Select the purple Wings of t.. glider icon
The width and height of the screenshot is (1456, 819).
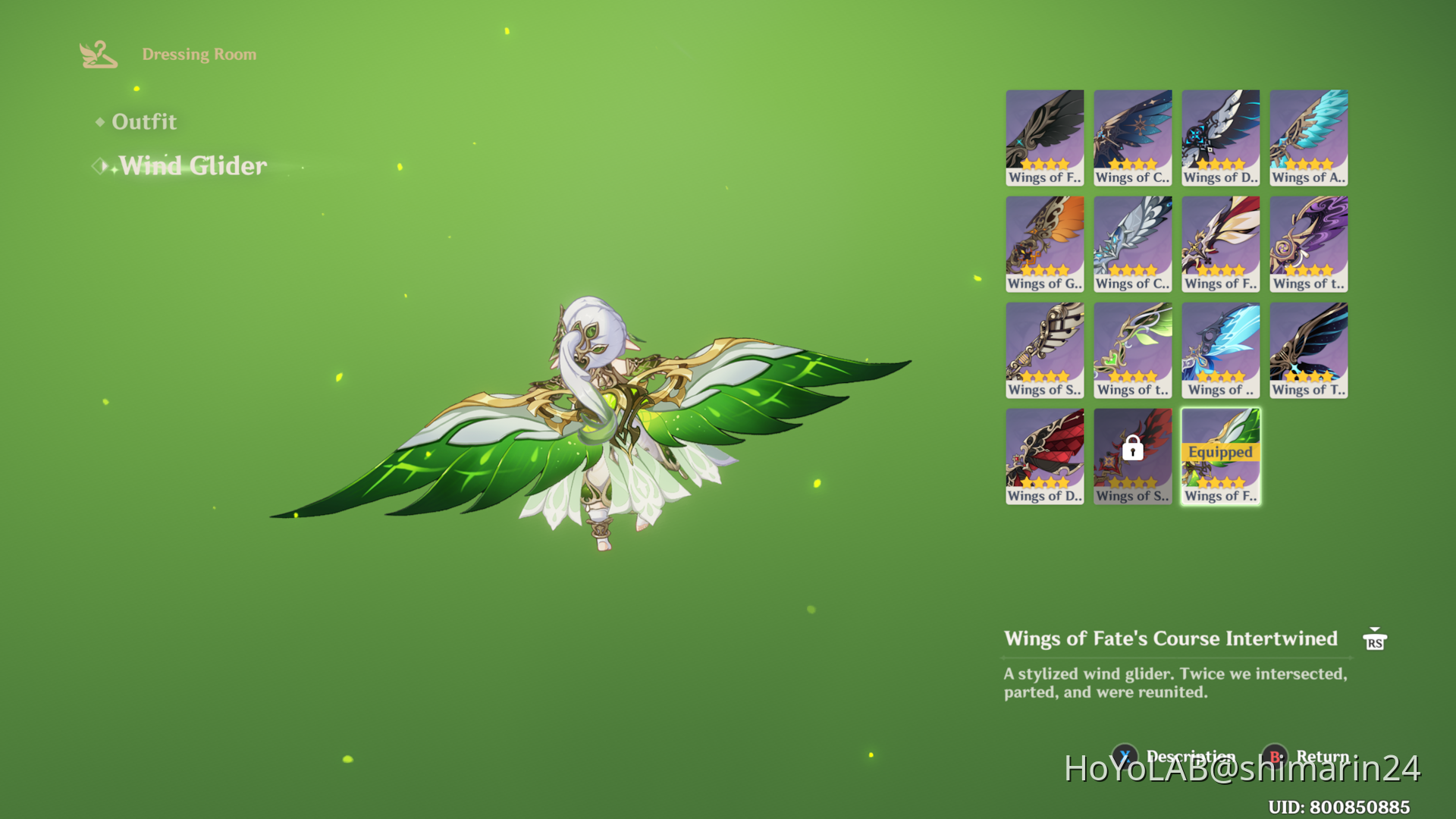click(1308, 243)
